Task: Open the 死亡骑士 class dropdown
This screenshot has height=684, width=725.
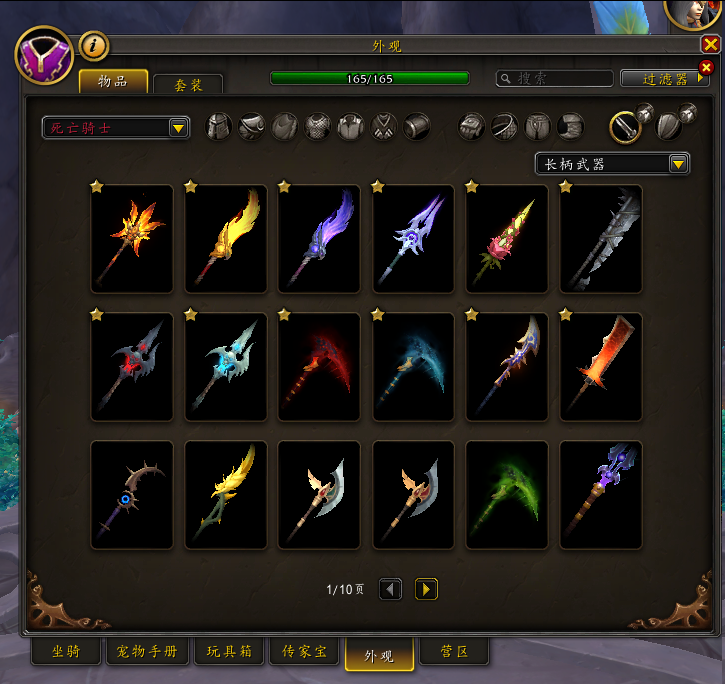Action: pos(116,127)
